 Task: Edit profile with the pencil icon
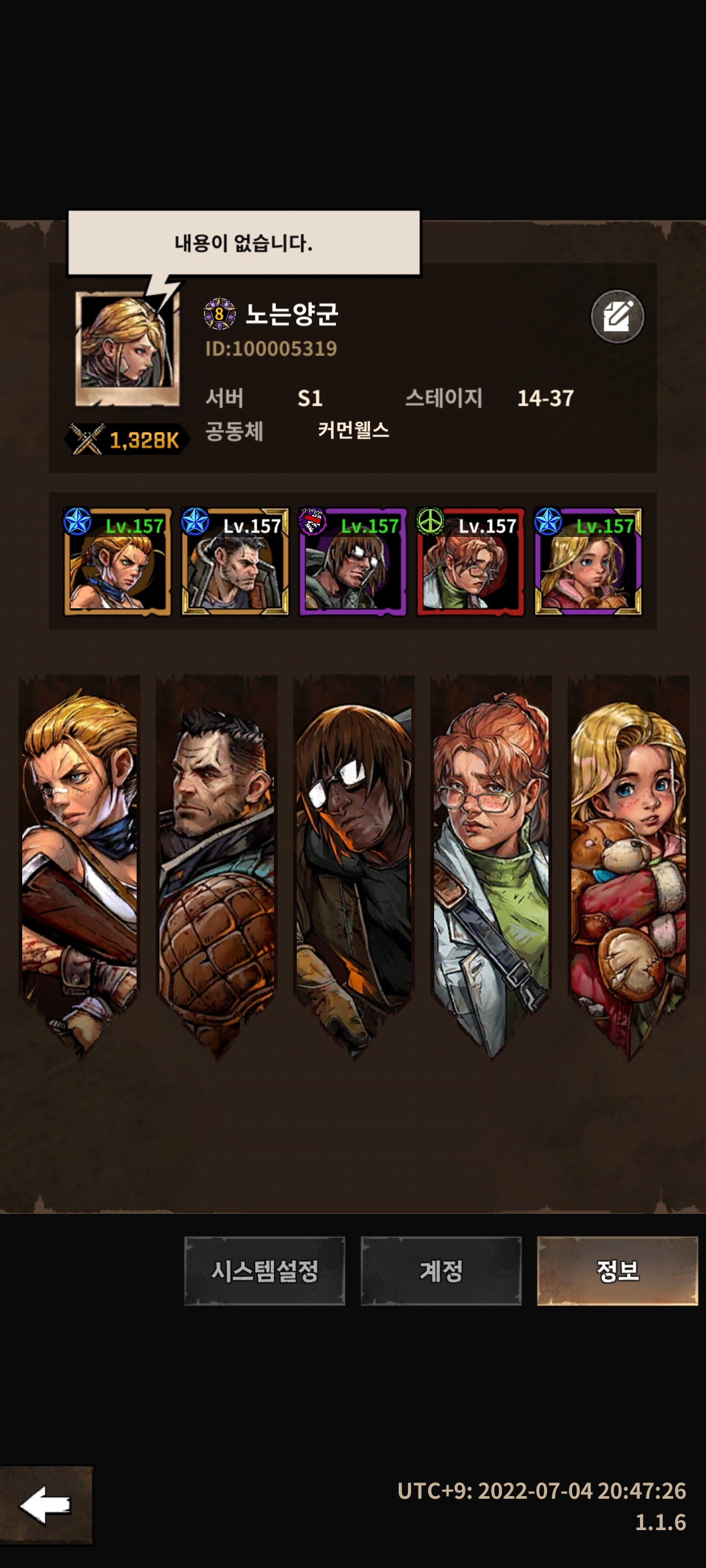coord(617,317)
